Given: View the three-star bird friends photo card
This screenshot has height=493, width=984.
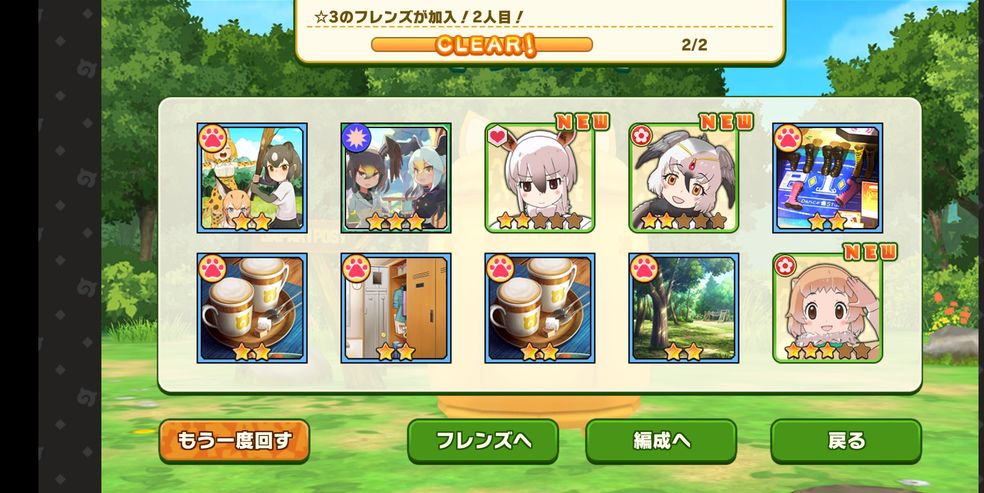Looking at the screenshot, I should point(396,178).
